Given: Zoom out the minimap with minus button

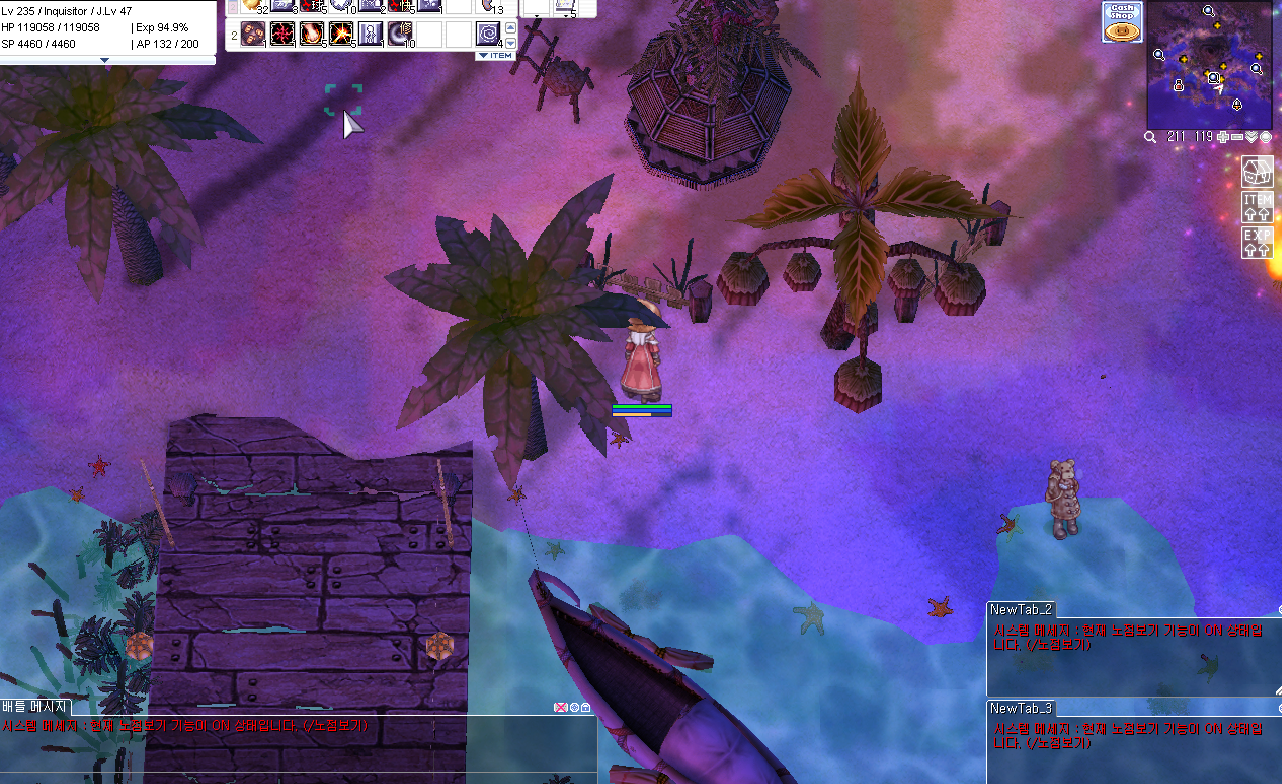Looking at the screenshot, I should pos(1236,136).
